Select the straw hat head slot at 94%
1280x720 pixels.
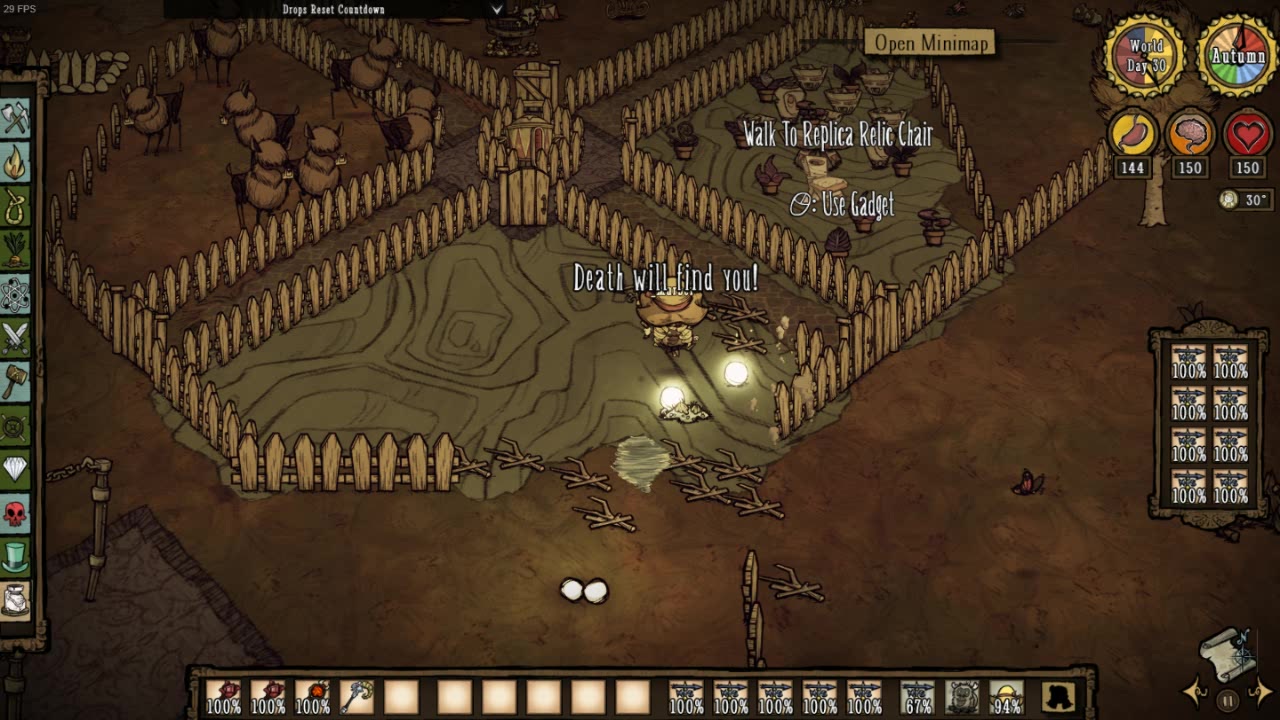1006,697
